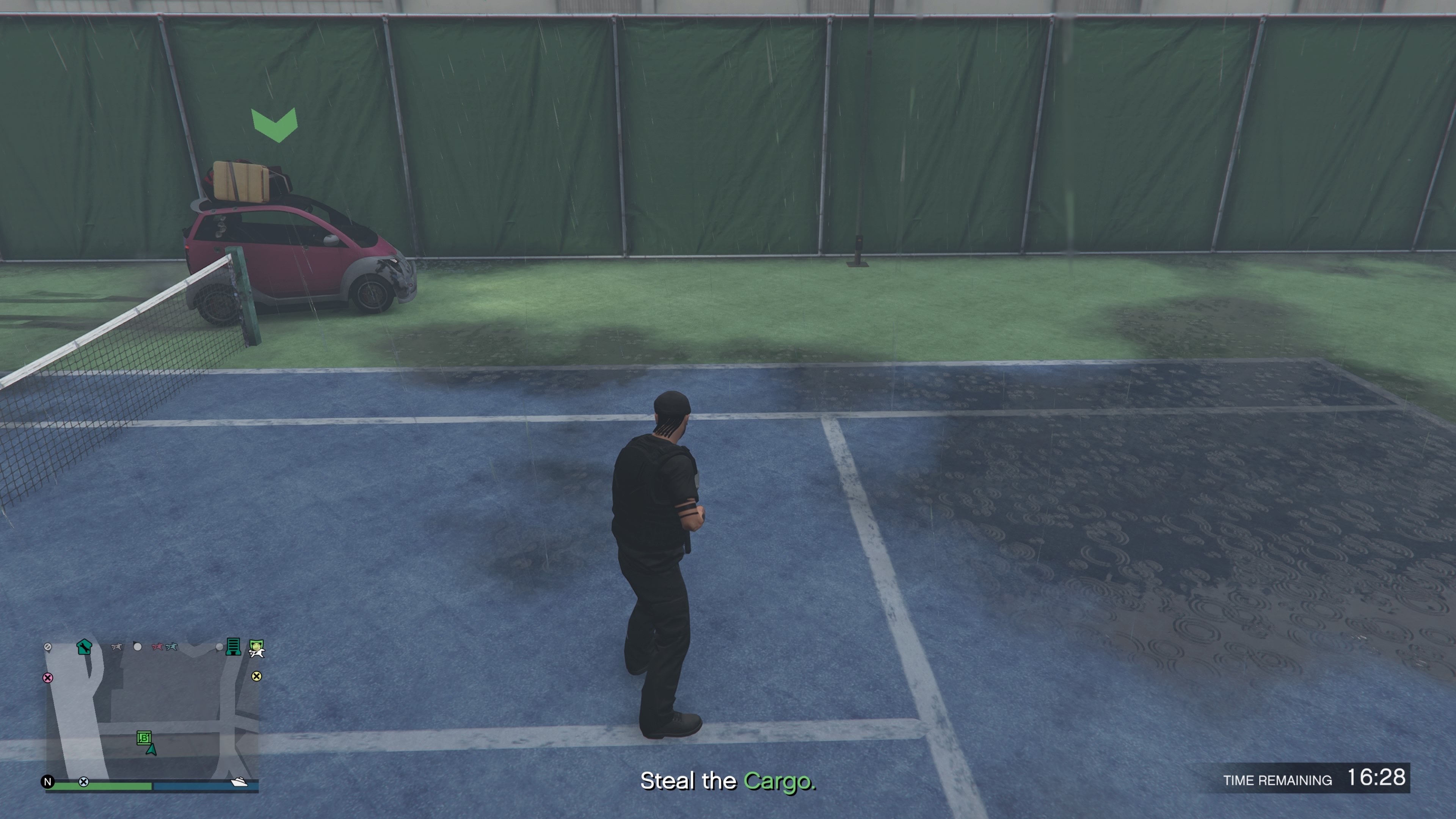
Task: Click the north compass N indicator
Action: click(48, 782)
